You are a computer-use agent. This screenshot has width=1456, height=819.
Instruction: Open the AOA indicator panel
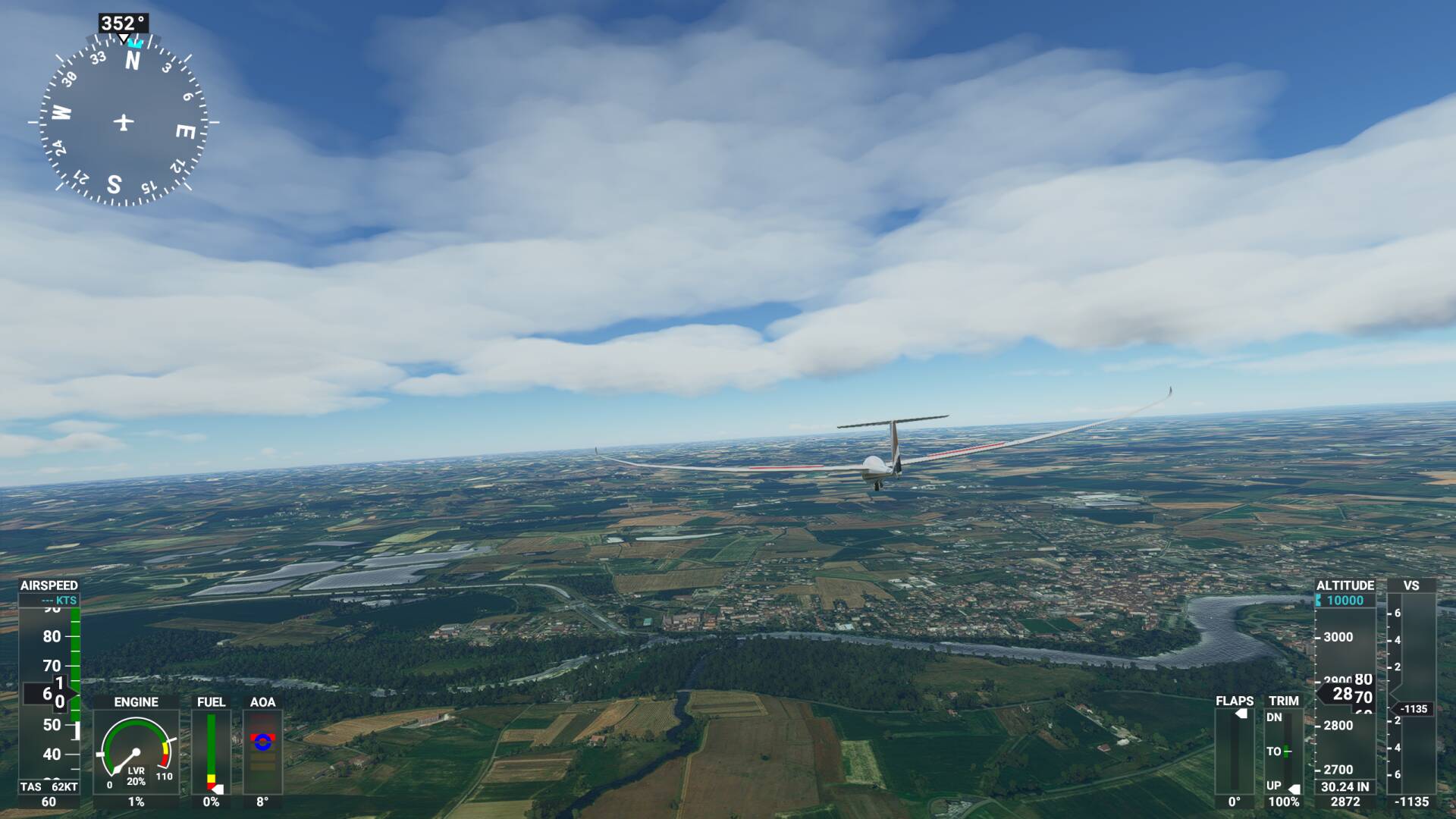pos(263,751)
